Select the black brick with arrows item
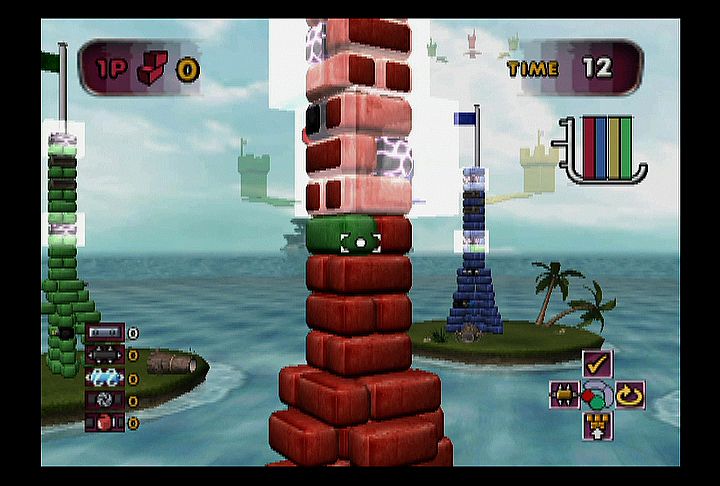Image resolution: width=720 pixels, height=486 pixels. coord(105,355)
